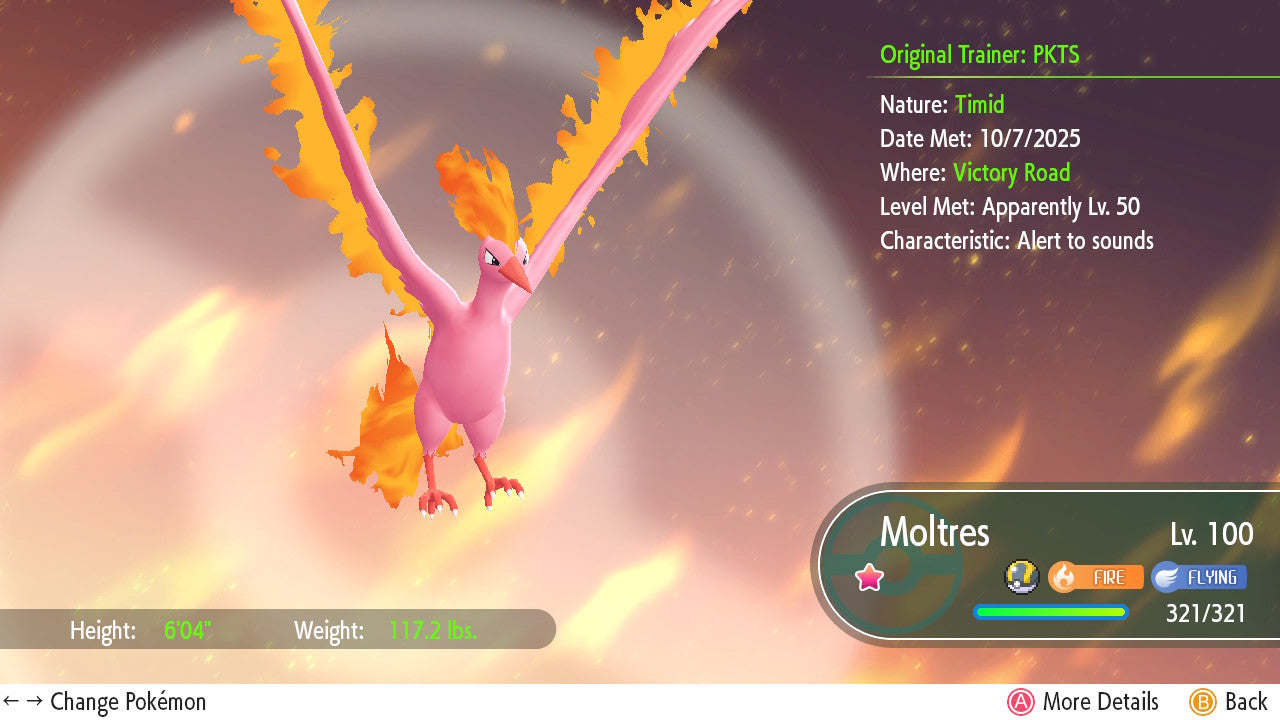Select the Fire type badge

[1096, 577]
